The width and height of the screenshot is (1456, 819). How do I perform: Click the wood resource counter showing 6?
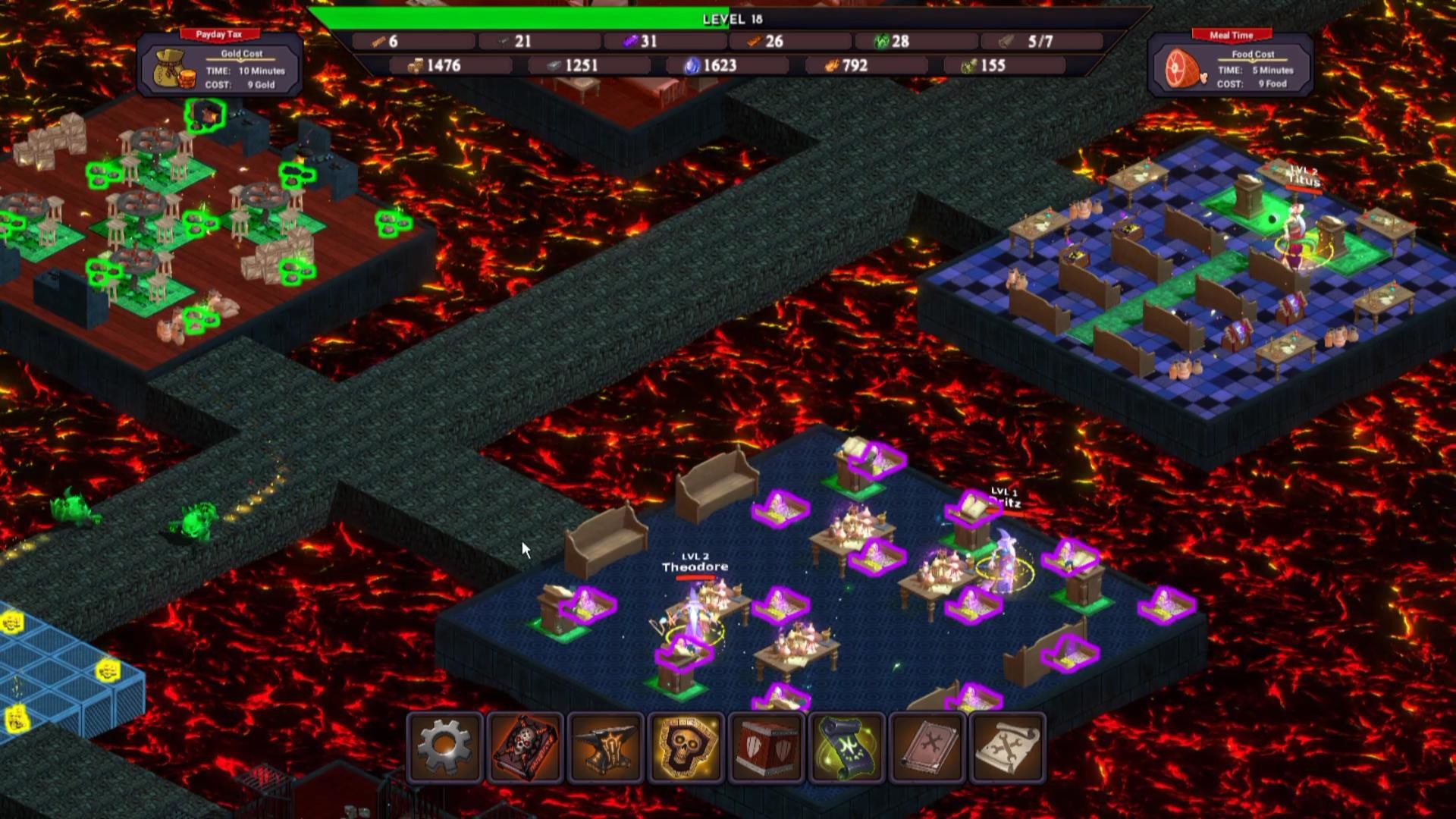pyautogui.click(x=387, y=42)
